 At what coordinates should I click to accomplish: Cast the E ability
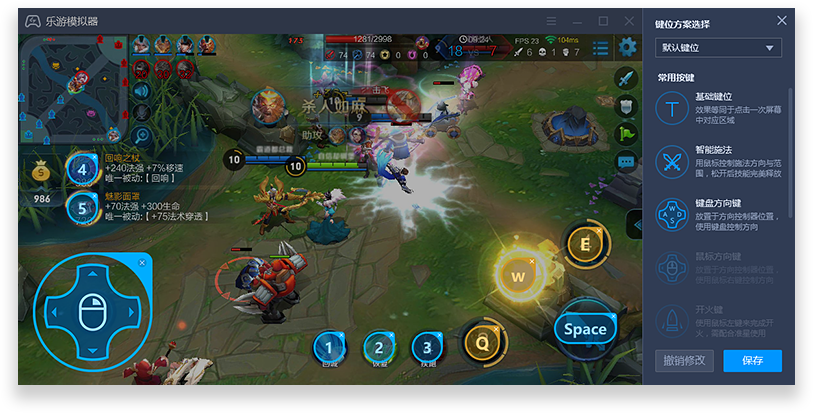(584, 243)
